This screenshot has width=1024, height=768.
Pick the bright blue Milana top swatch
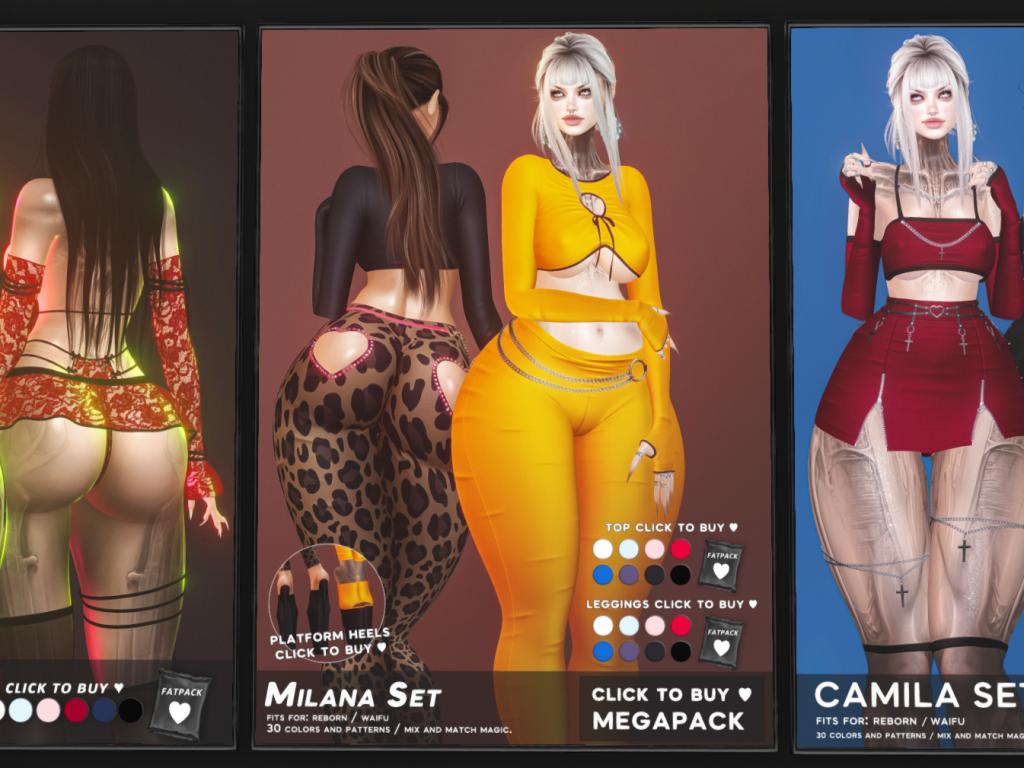pyautogui.click(x=602, y=575)
